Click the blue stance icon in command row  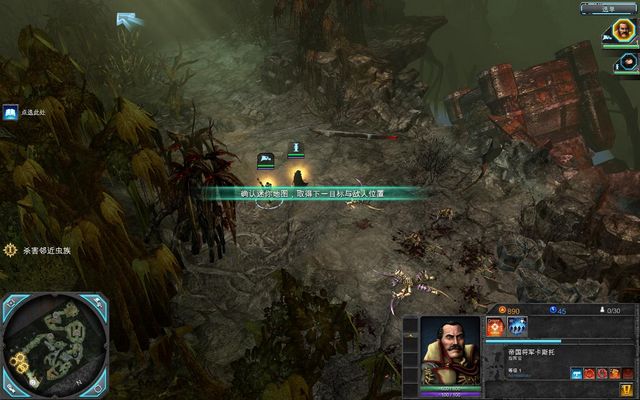pos(577,374)
